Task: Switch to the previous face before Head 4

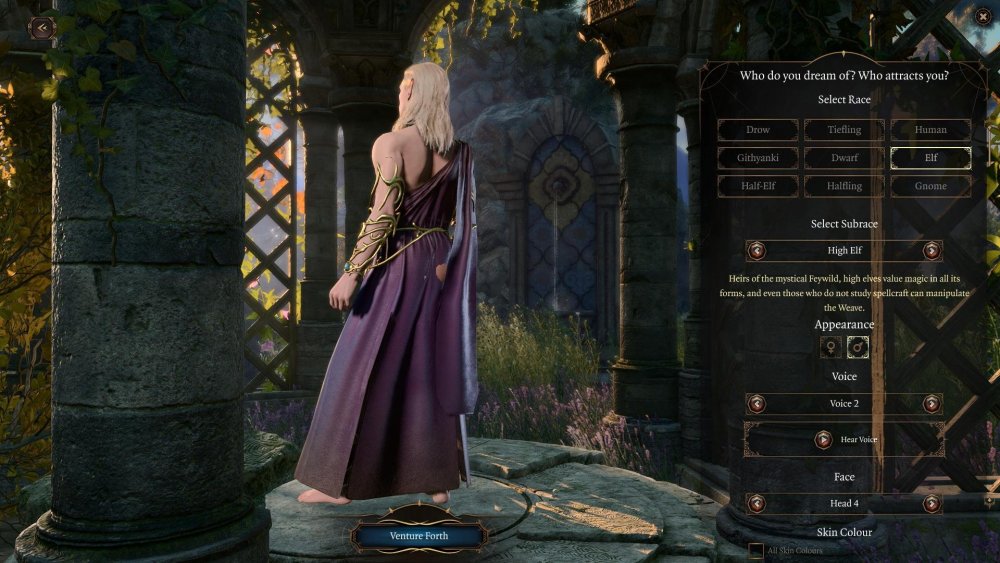Action: coord(757,504)
